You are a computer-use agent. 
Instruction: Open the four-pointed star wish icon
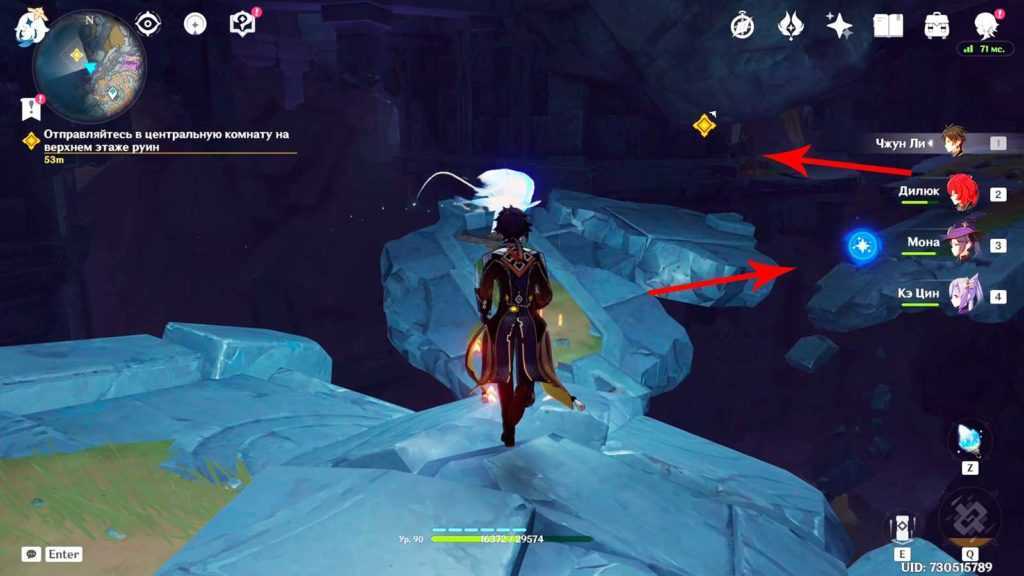pos(839,25)
